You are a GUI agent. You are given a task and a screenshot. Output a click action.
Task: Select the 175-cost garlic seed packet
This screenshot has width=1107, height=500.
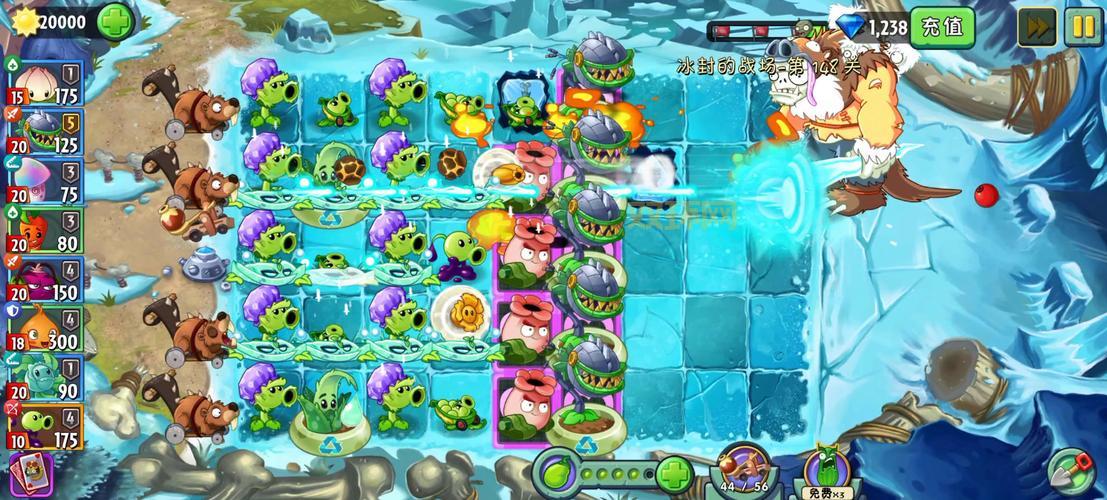click(x=43, y=82)
